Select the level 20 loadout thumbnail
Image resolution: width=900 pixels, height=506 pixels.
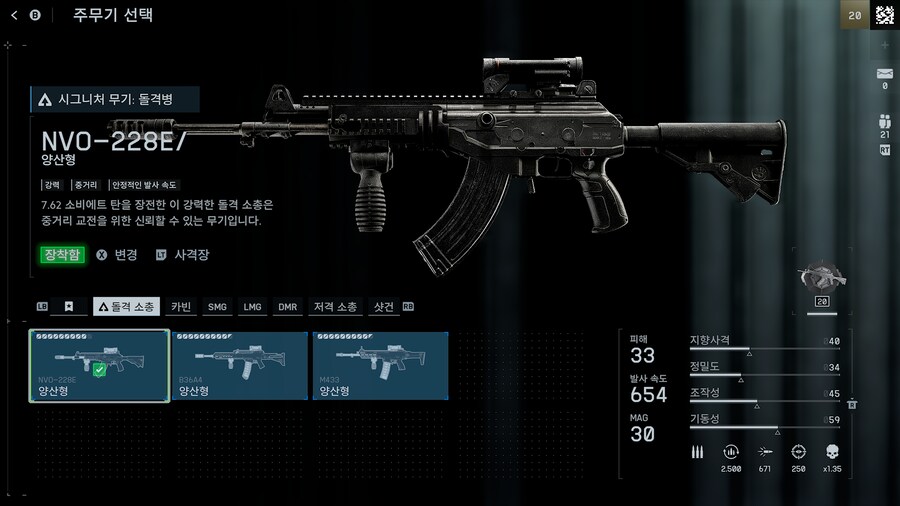pyautogui.click(x=824, y=283)
